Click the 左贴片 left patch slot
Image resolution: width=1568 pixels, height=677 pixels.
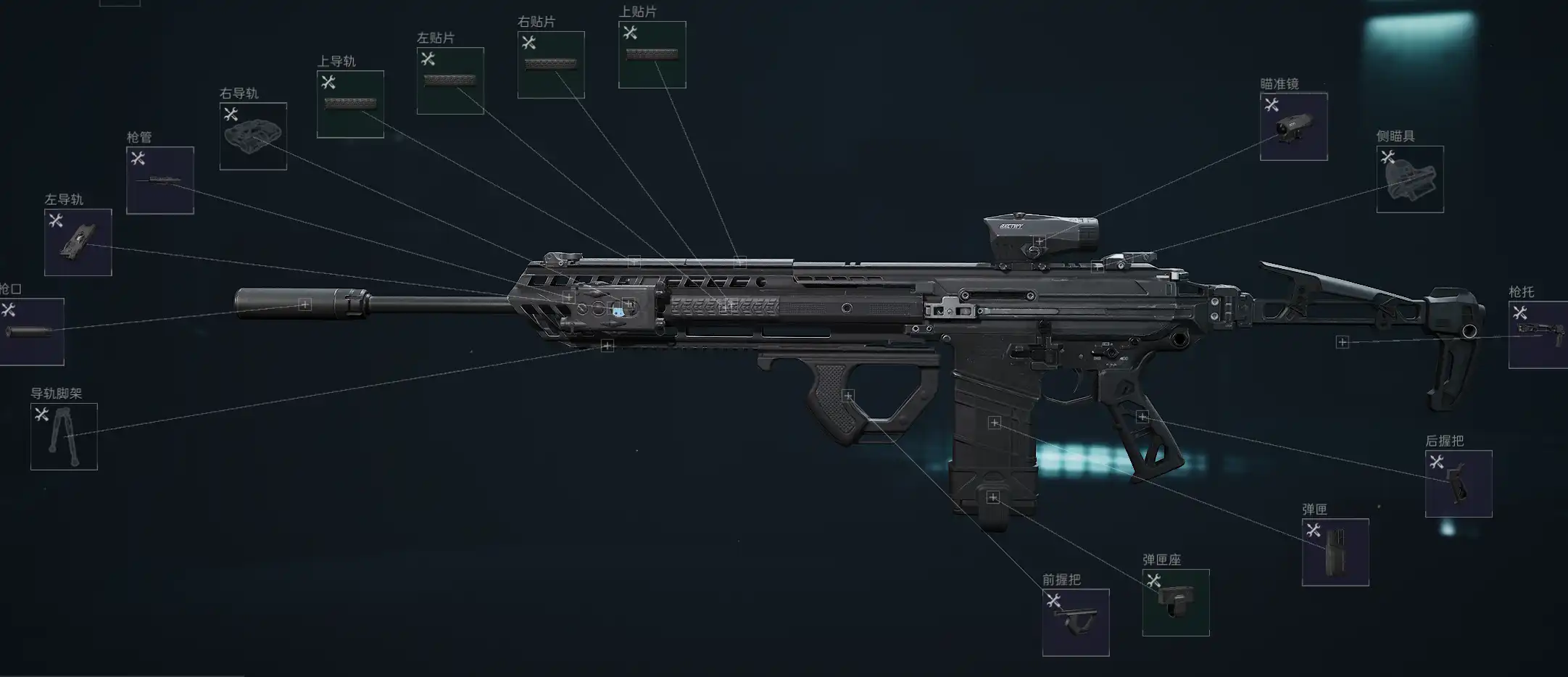pos(450,81)
